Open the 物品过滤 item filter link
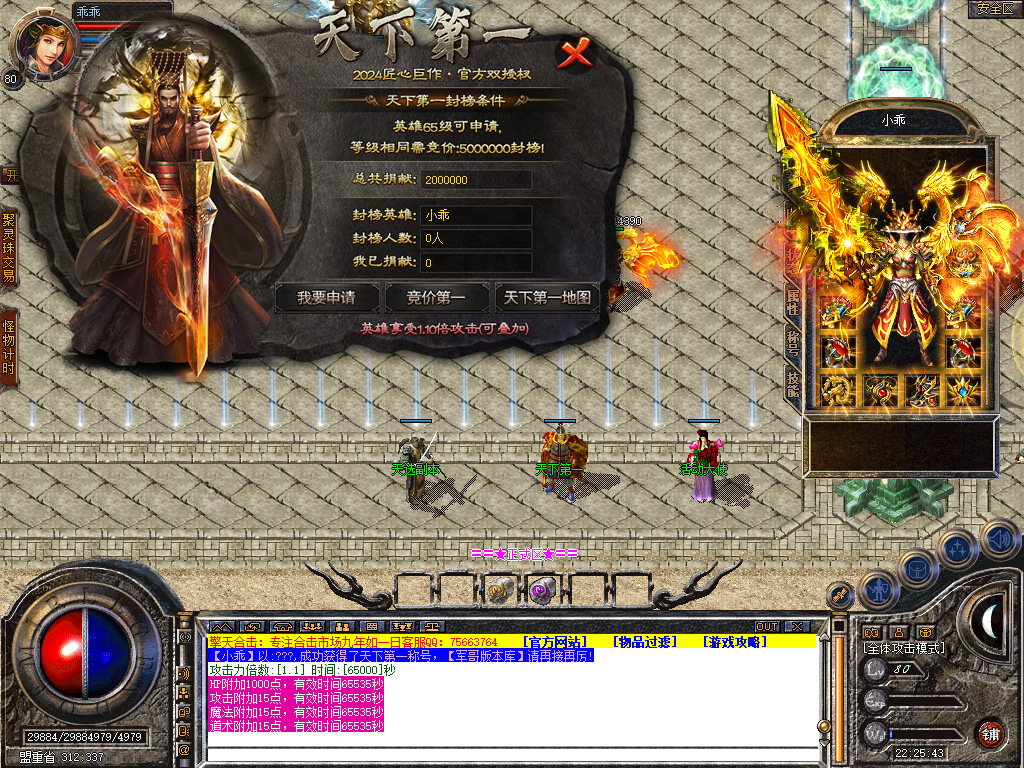 [x=645, y=641]
